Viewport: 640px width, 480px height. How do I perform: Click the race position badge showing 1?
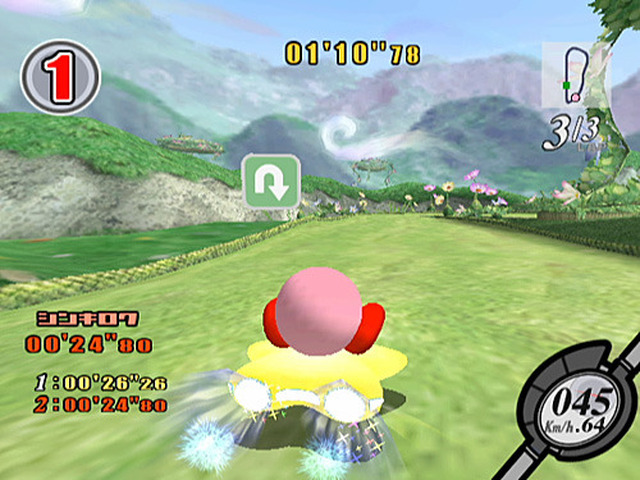60,77
